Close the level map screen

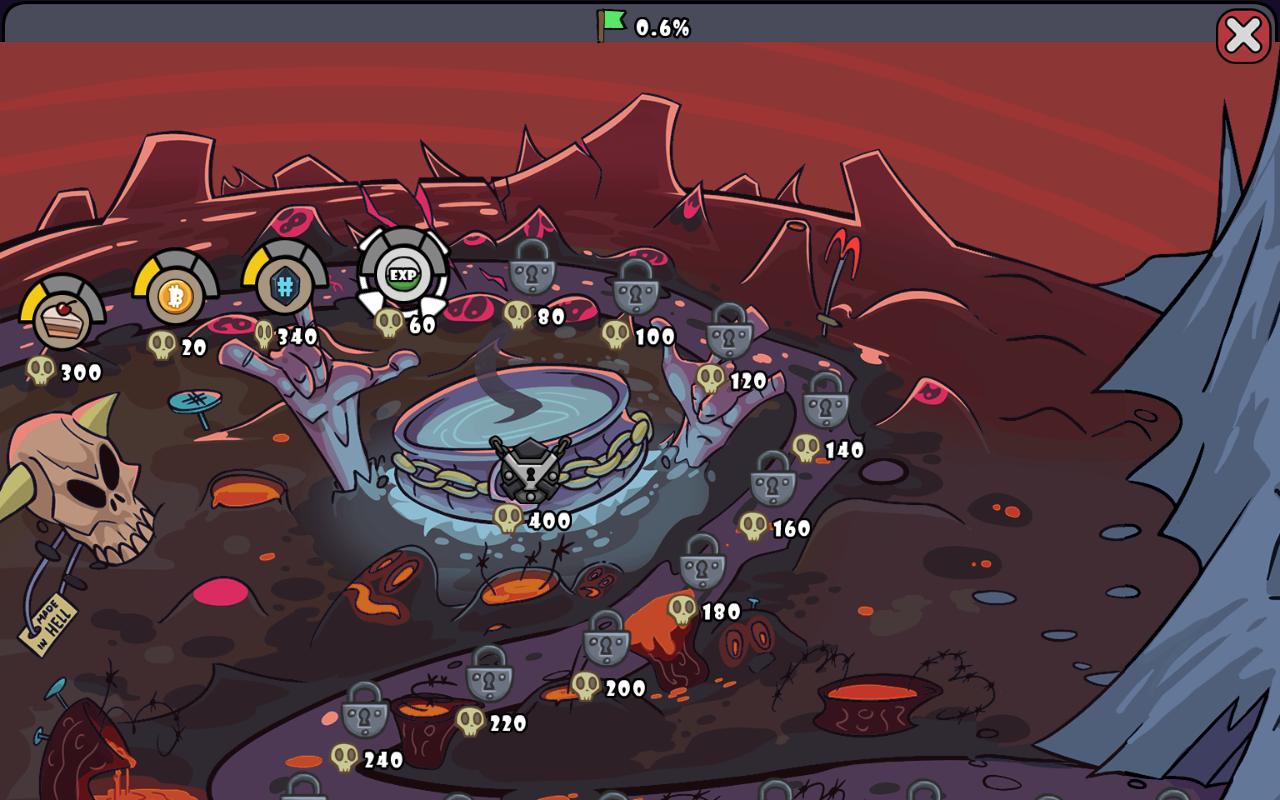pyautogui.click(x=1243, y=36)
